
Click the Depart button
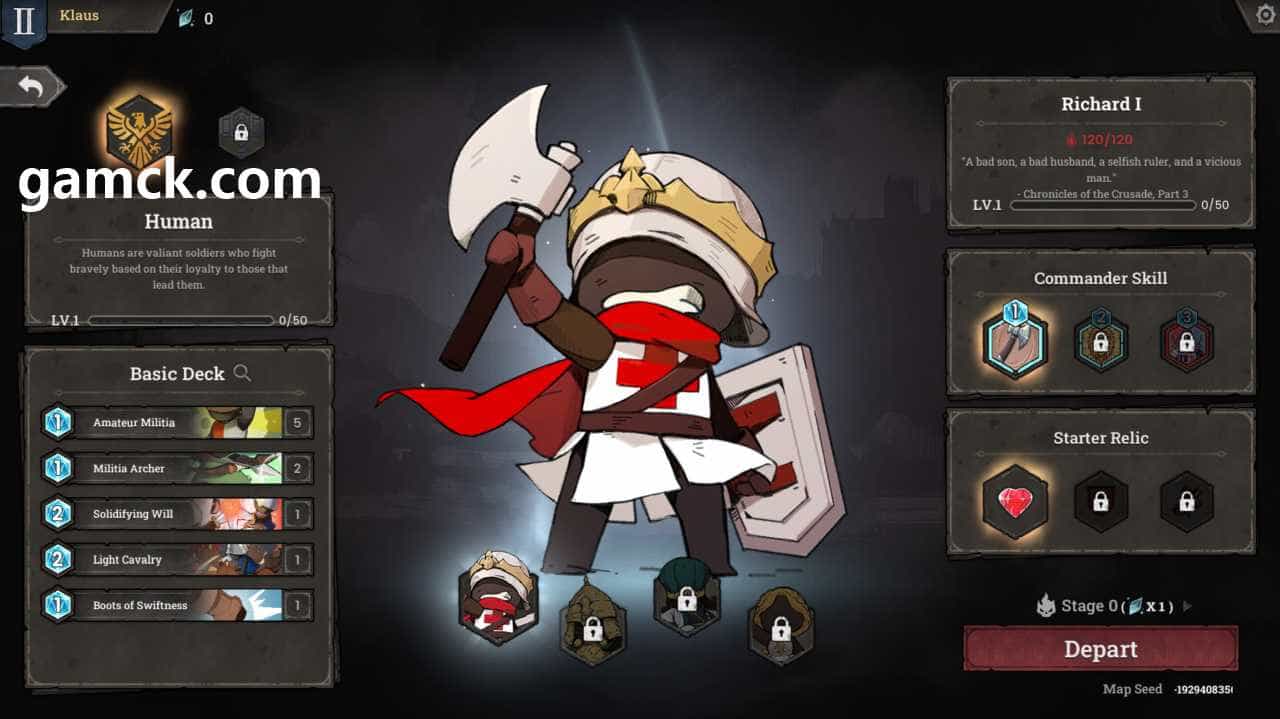click(x=1100, y=649)
